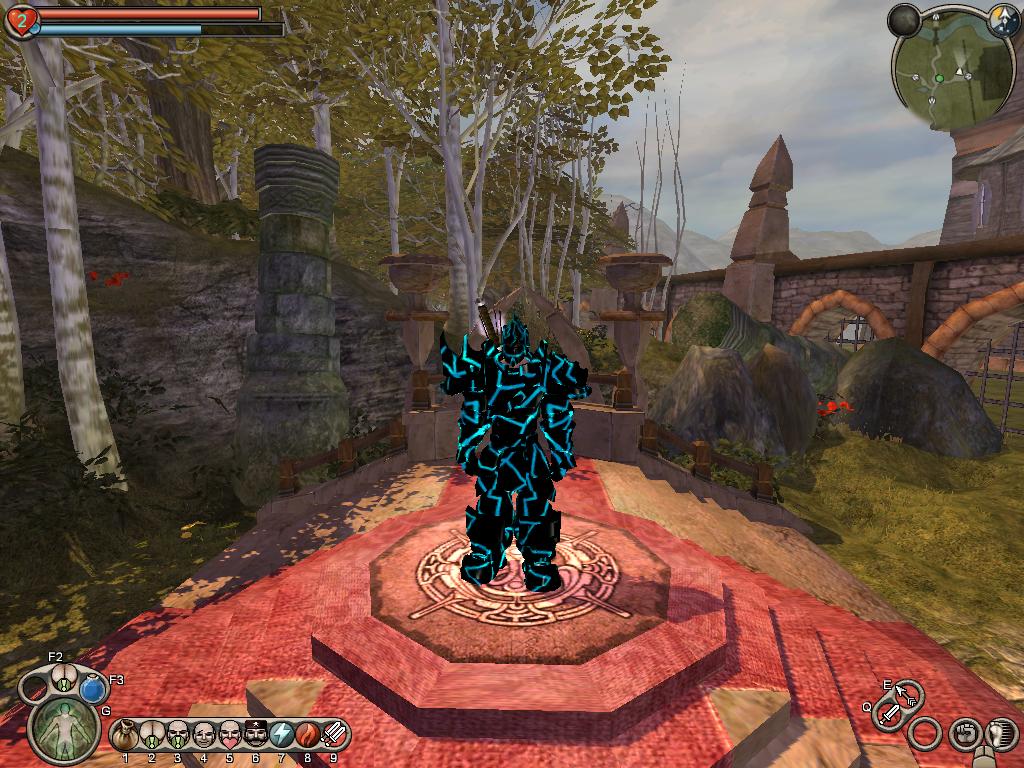
Task: Choose the green-bearded face expression
Action: point(177,735)
